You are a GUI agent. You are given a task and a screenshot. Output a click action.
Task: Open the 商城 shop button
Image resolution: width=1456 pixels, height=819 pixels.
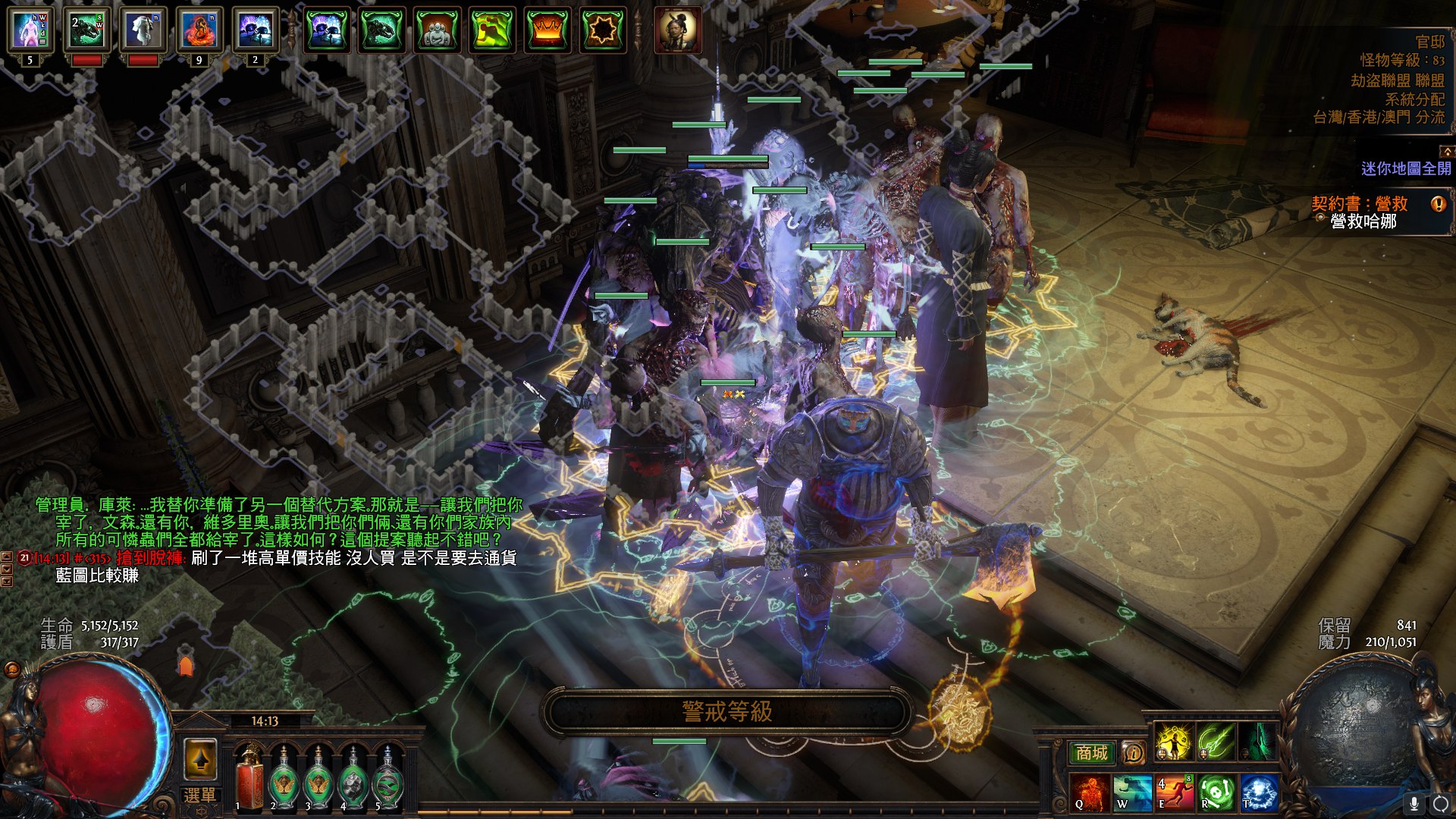(1092, 752)
